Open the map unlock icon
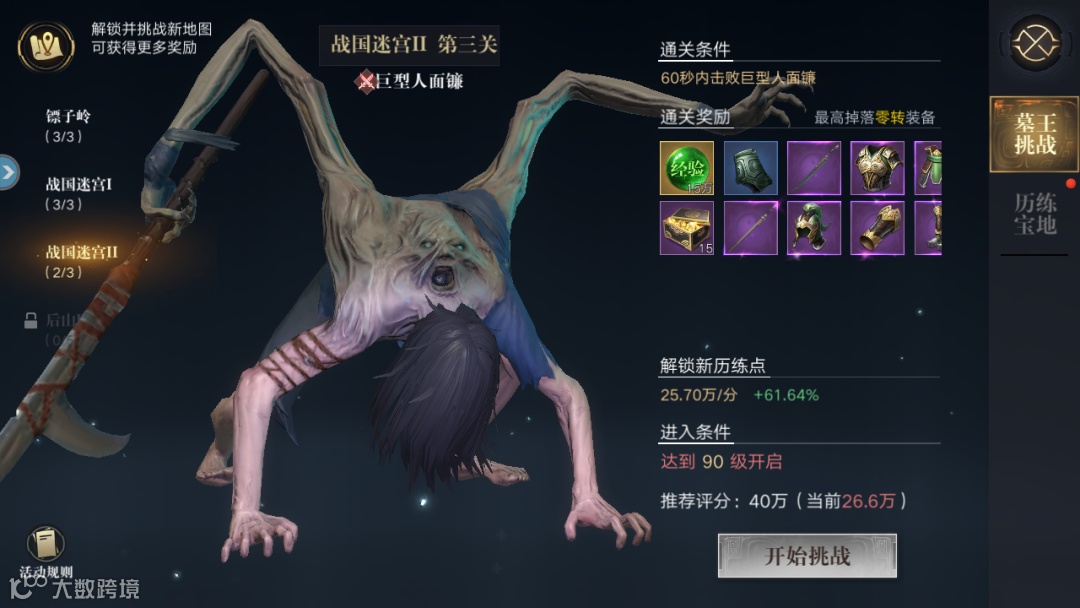Image resolution: width=1080 pixels, height=608 pixels. click(x=45, y=45)
